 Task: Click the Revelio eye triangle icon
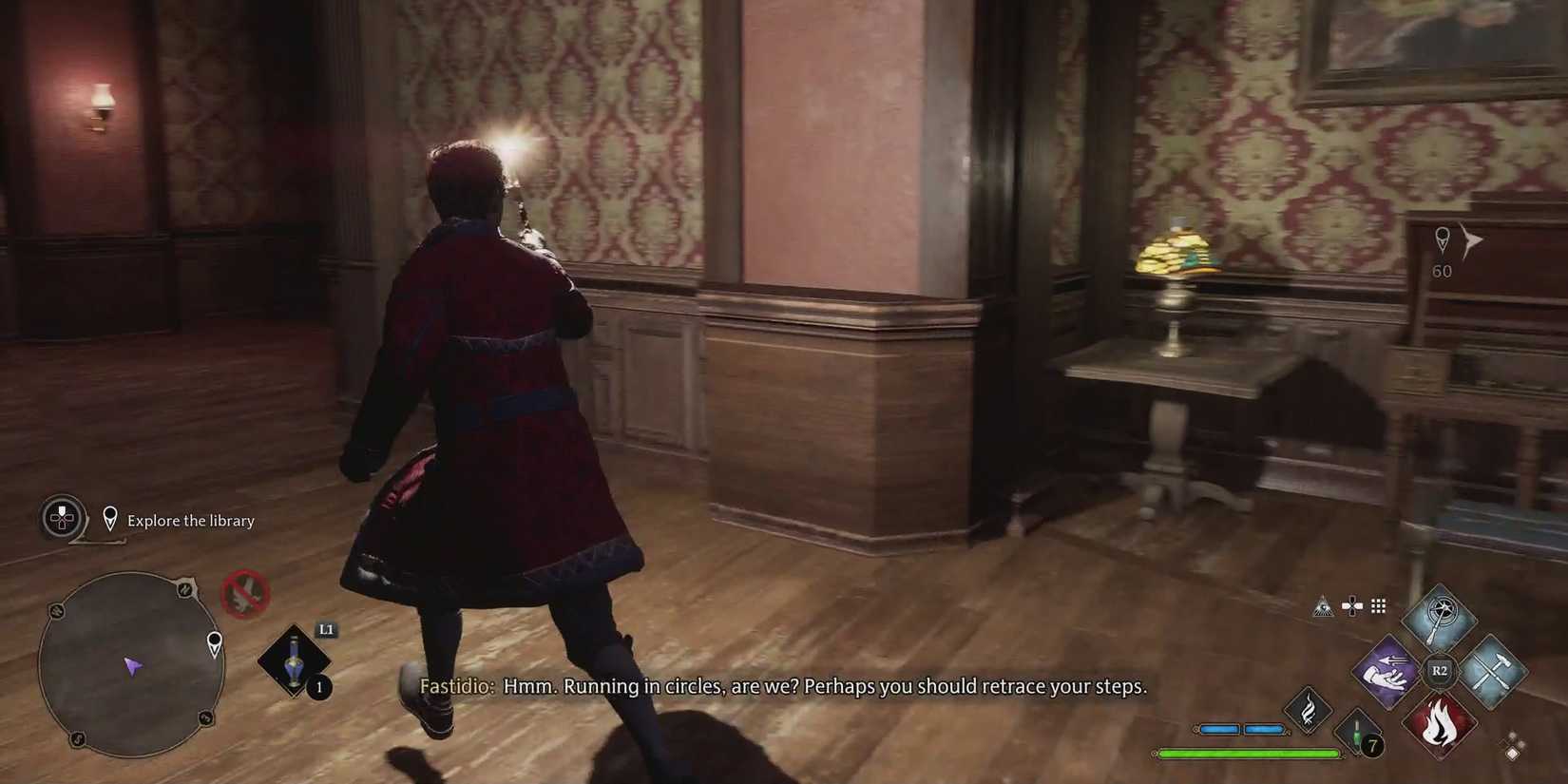(x=1325, y=605)
